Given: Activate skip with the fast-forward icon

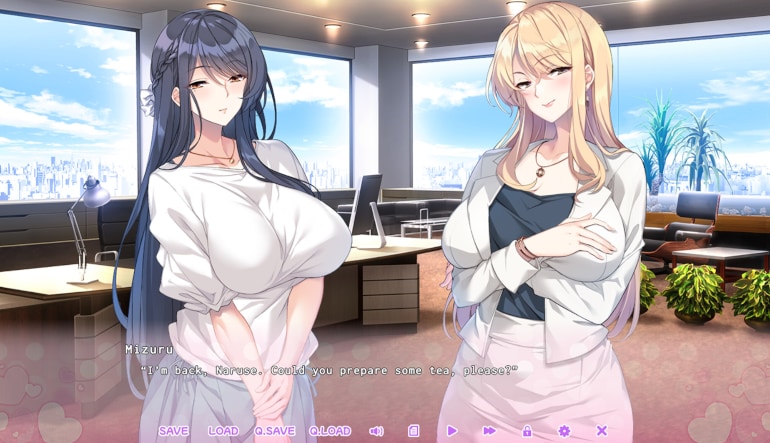Looking at the screenshot, I should click(x=489, y=431).
